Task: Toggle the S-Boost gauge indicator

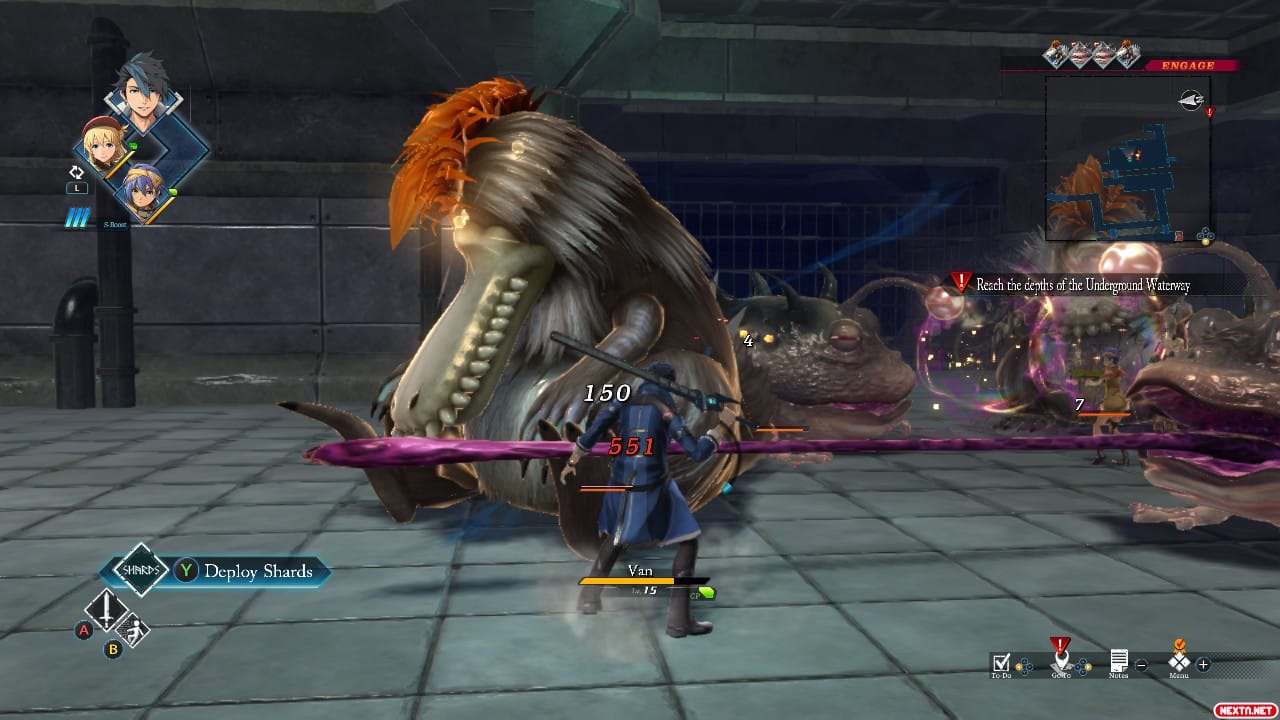Action: (75, 215)
